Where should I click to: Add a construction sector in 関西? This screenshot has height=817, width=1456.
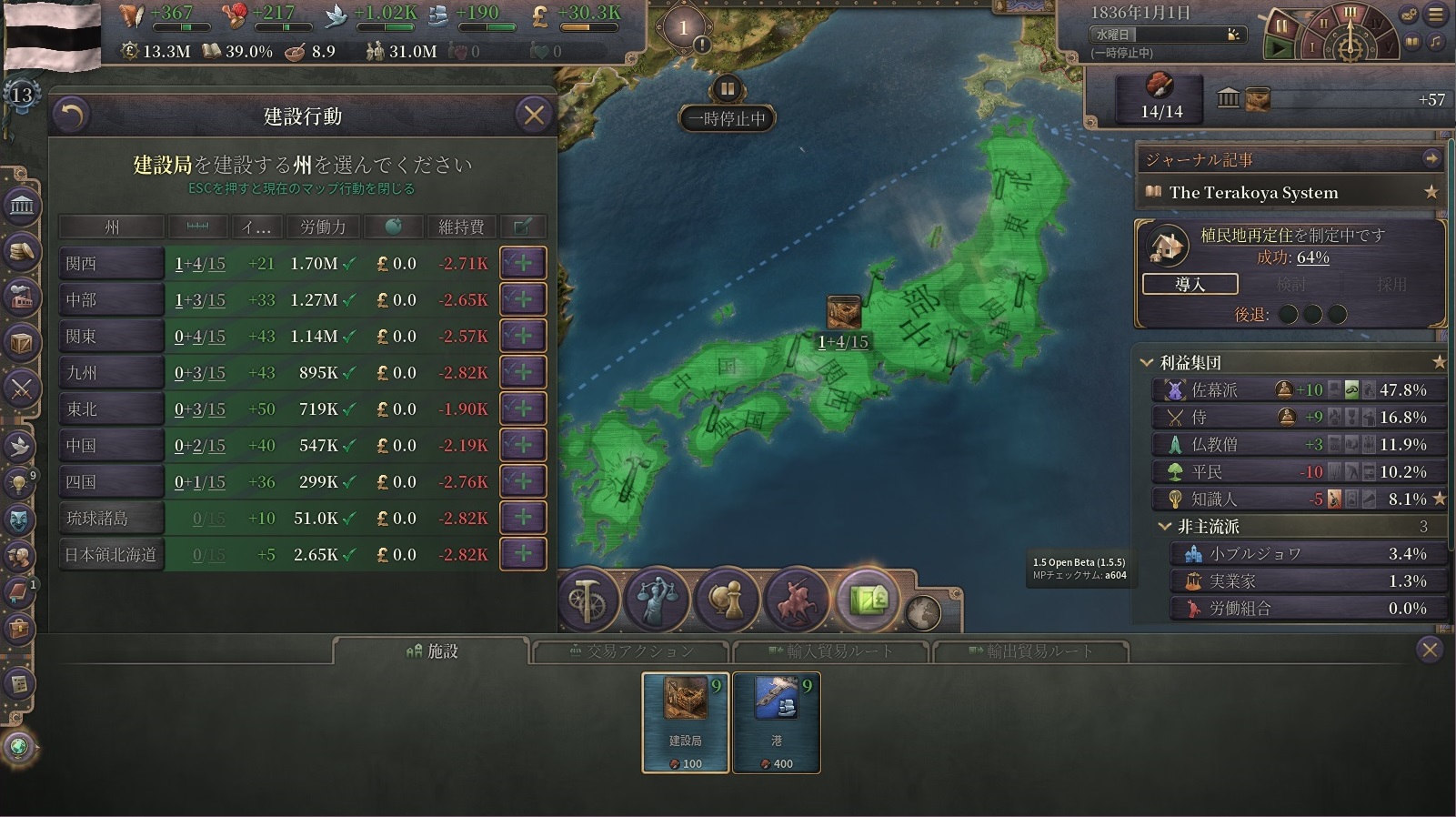[x=523, y=263]
